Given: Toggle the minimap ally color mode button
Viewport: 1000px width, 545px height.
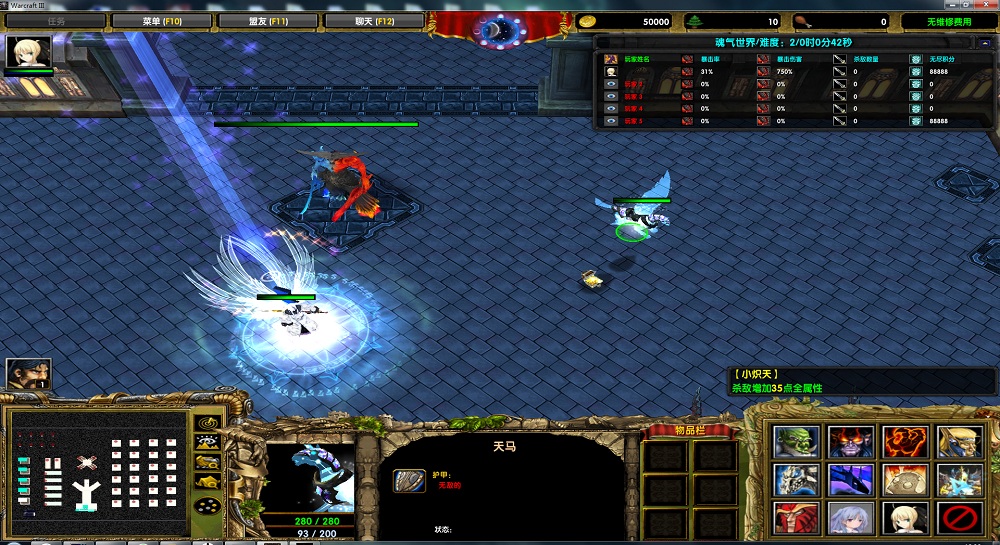Looking at the screenshot, I should [x=207, y=463].
